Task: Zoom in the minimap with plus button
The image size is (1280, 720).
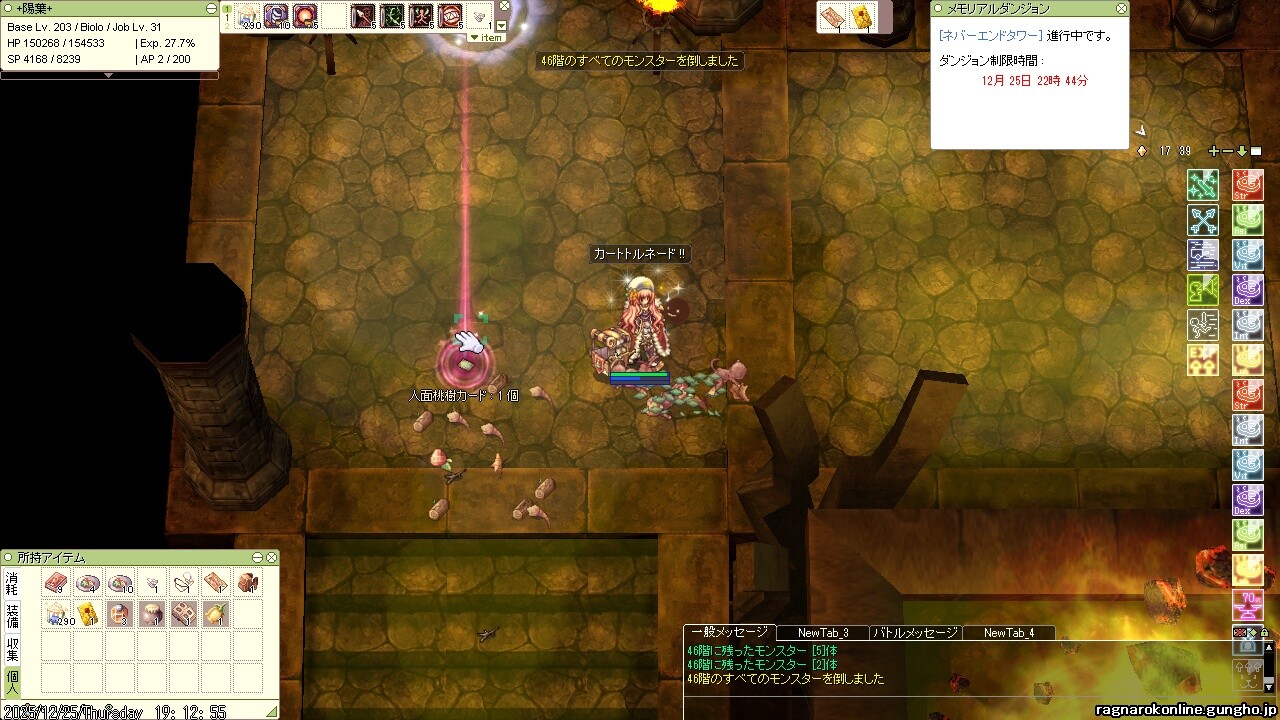Action: 1214,151
